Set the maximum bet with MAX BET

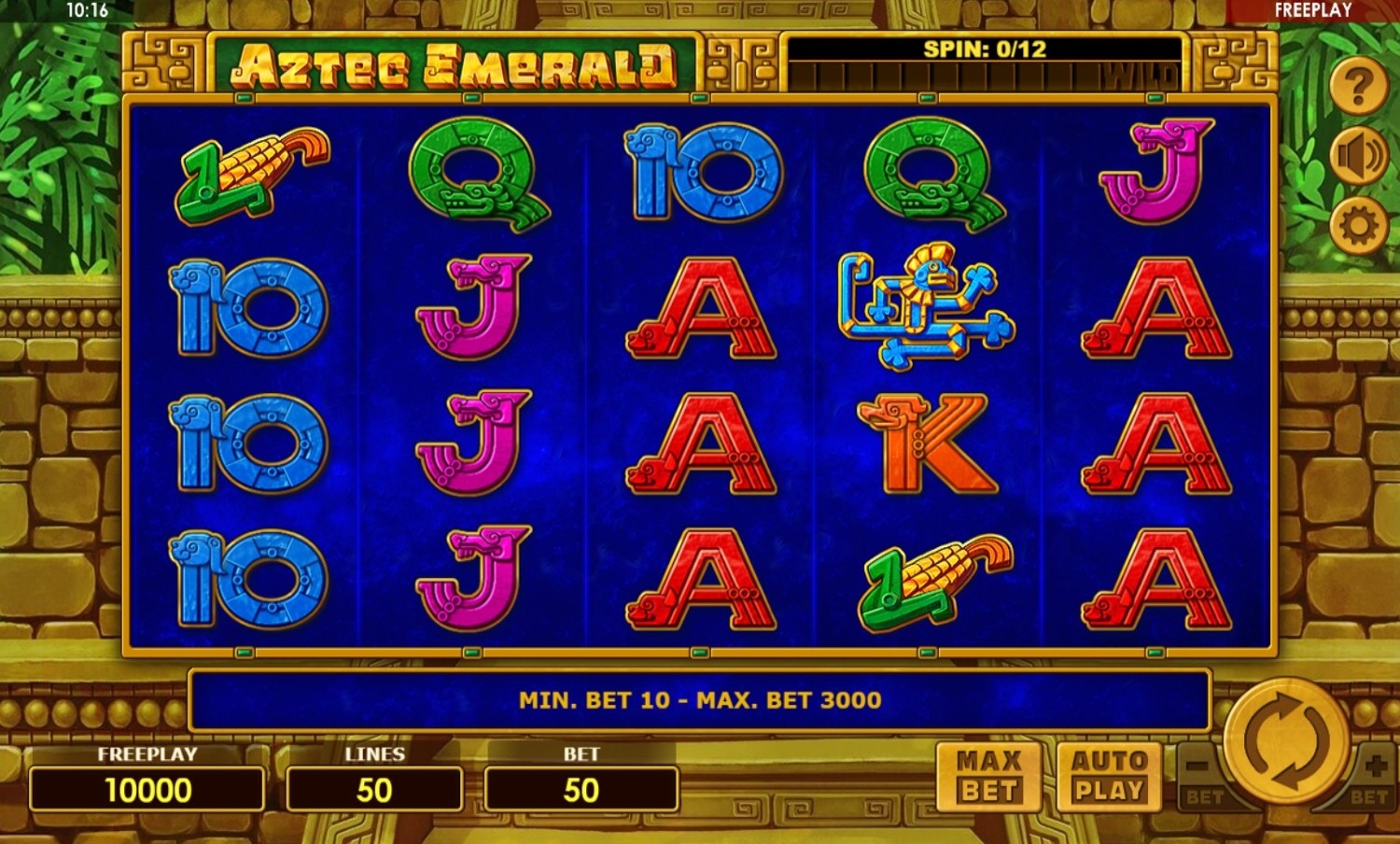pos(989,776)
